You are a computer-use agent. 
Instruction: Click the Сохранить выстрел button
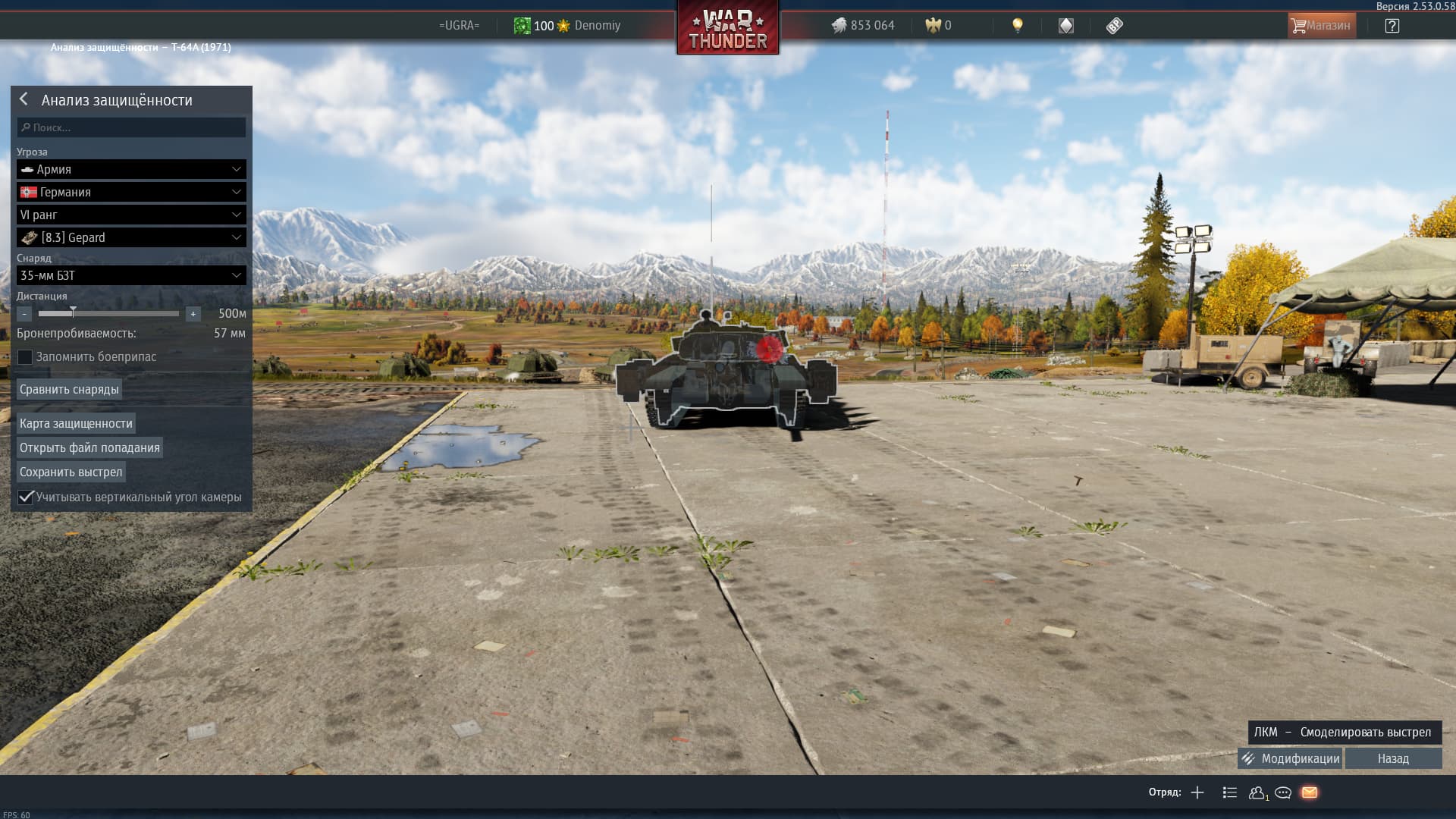(71, 472)
